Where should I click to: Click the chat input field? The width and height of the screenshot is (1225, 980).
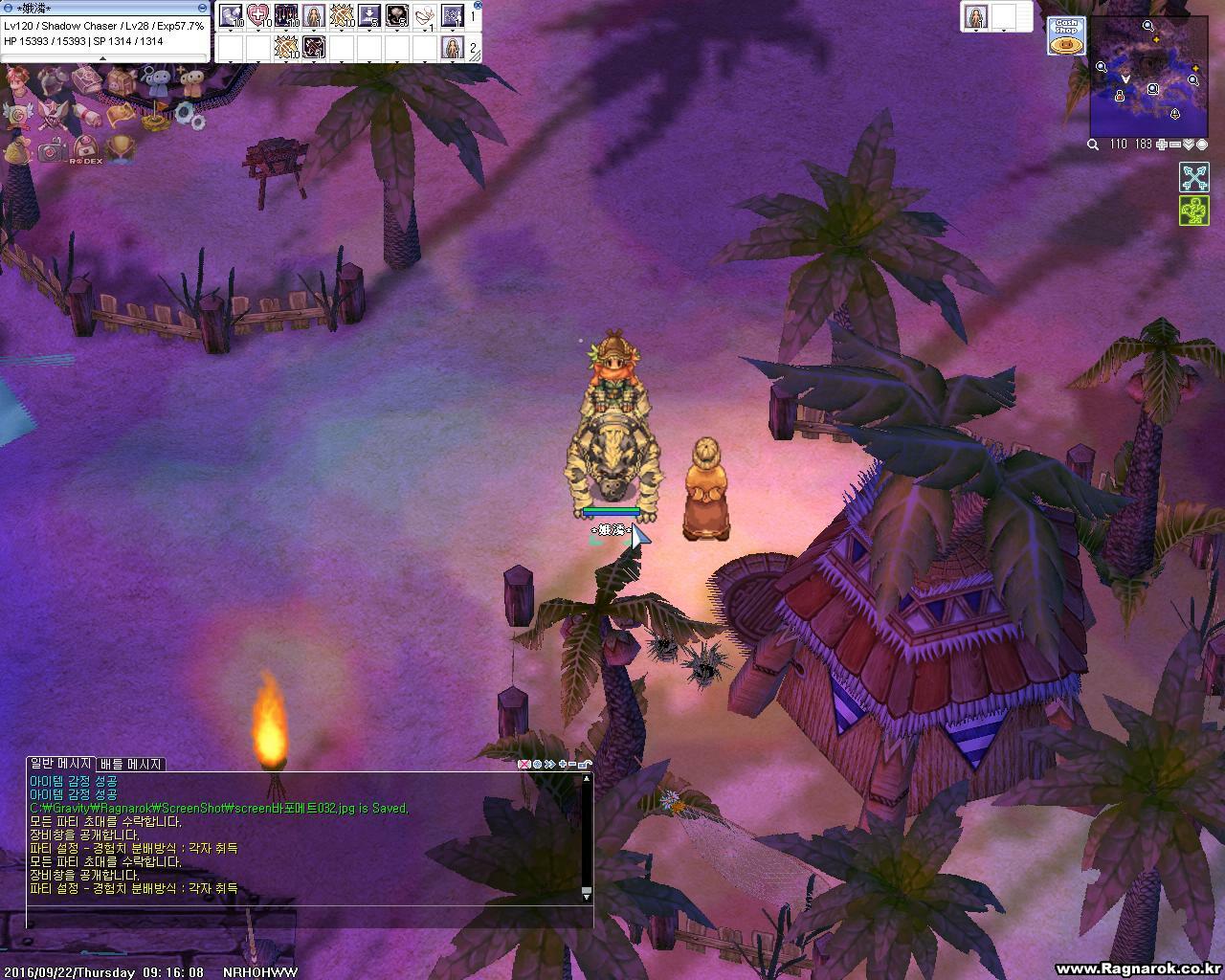pos(306,921)
